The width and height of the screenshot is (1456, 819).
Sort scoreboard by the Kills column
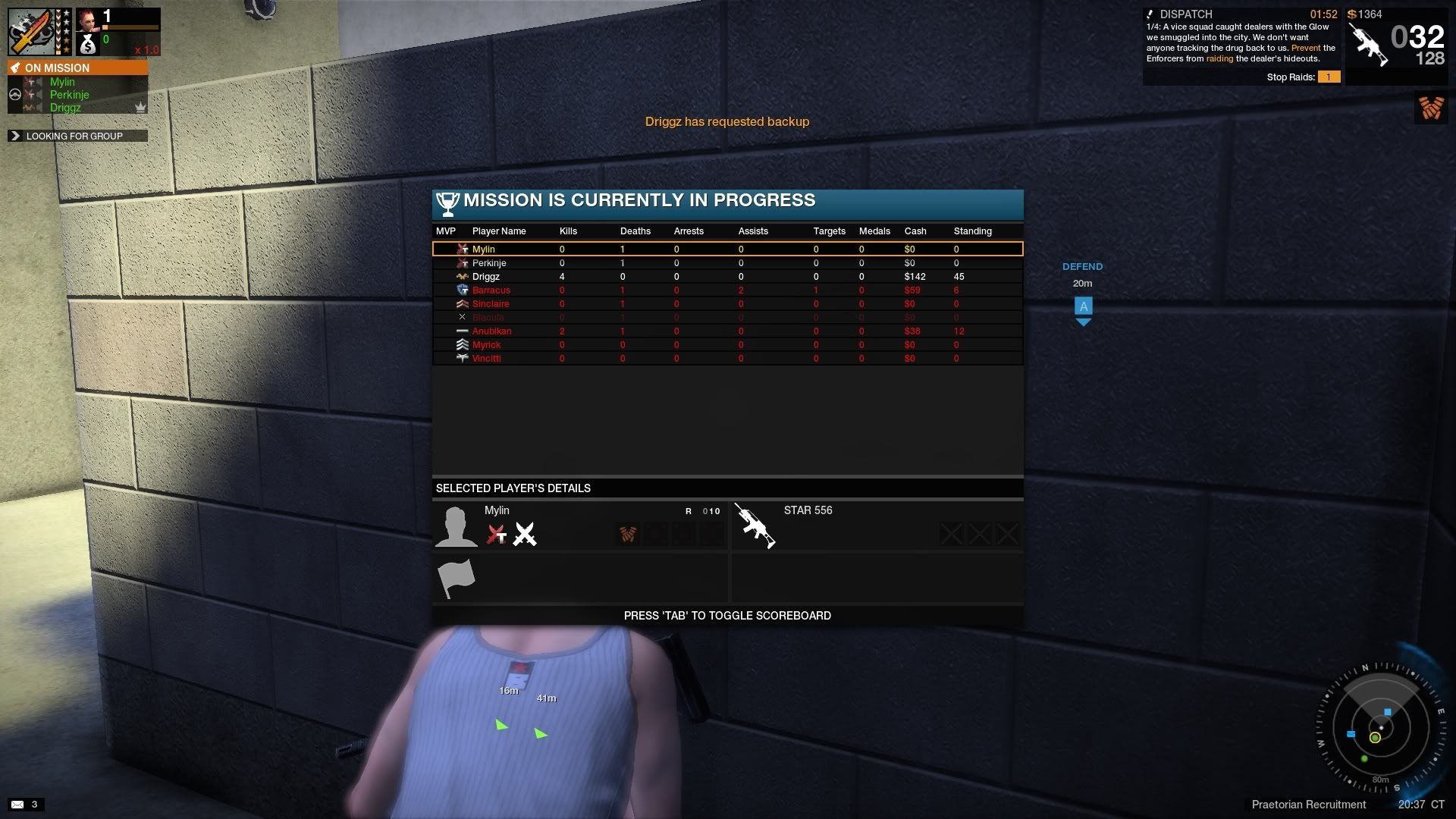tap(568, 231)
